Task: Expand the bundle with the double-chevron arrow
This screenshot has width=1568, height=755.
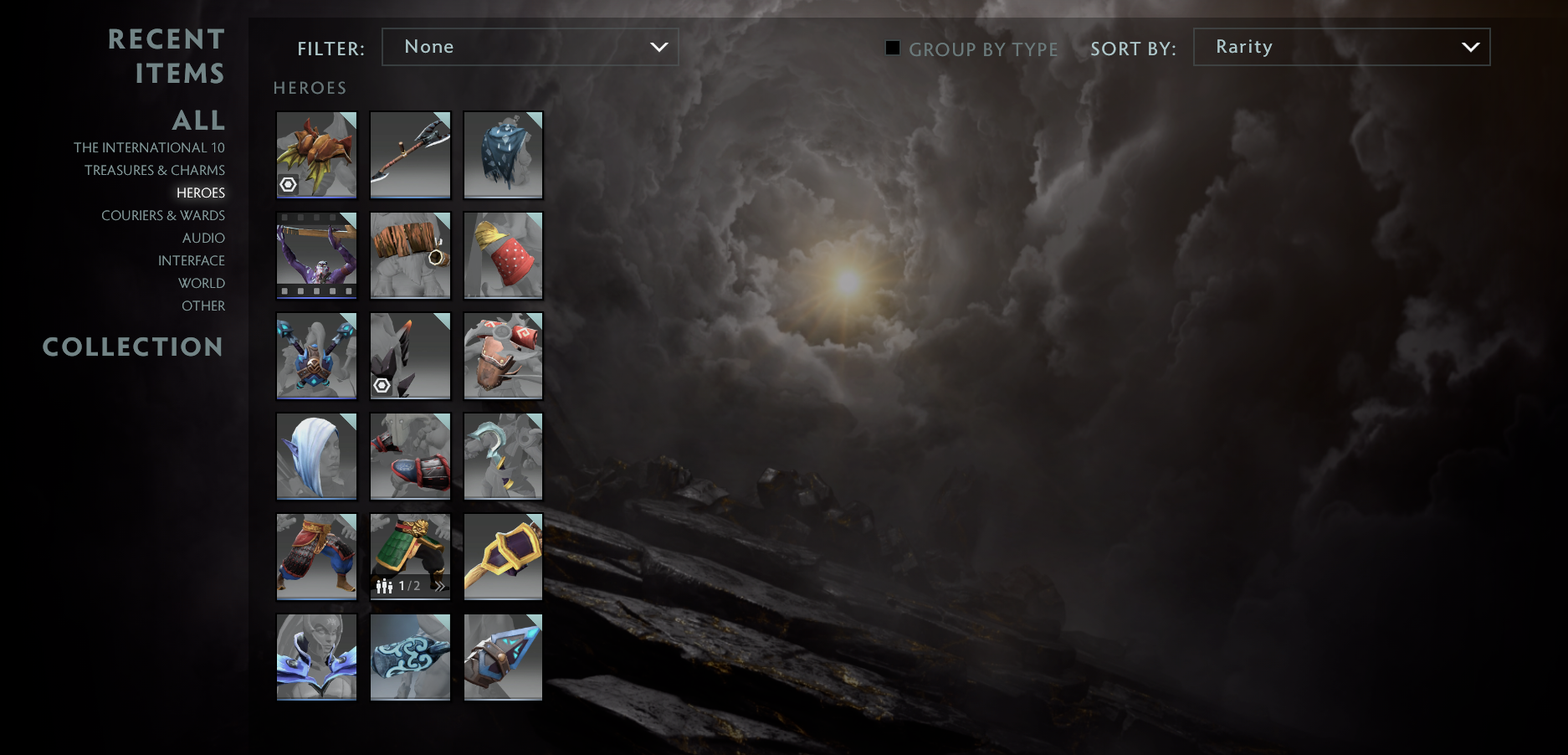Action: tap(441, 587)
